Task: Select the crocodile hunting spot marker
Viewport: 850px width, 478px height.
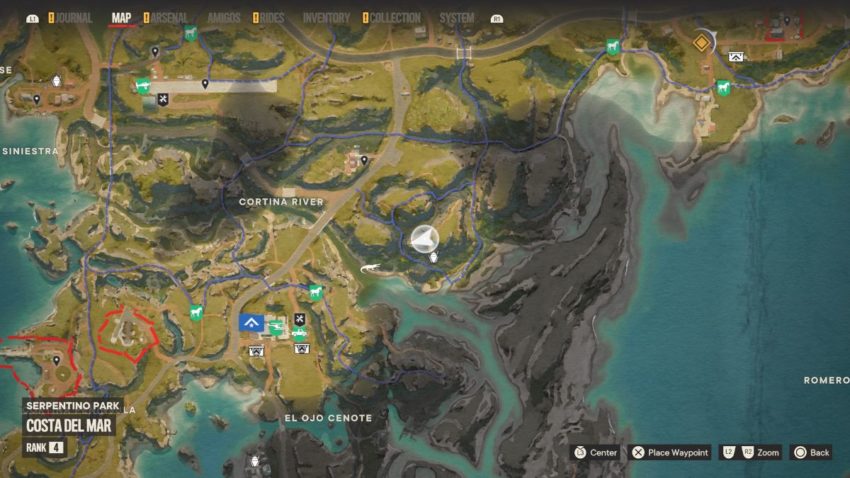Action: [371, 267]
